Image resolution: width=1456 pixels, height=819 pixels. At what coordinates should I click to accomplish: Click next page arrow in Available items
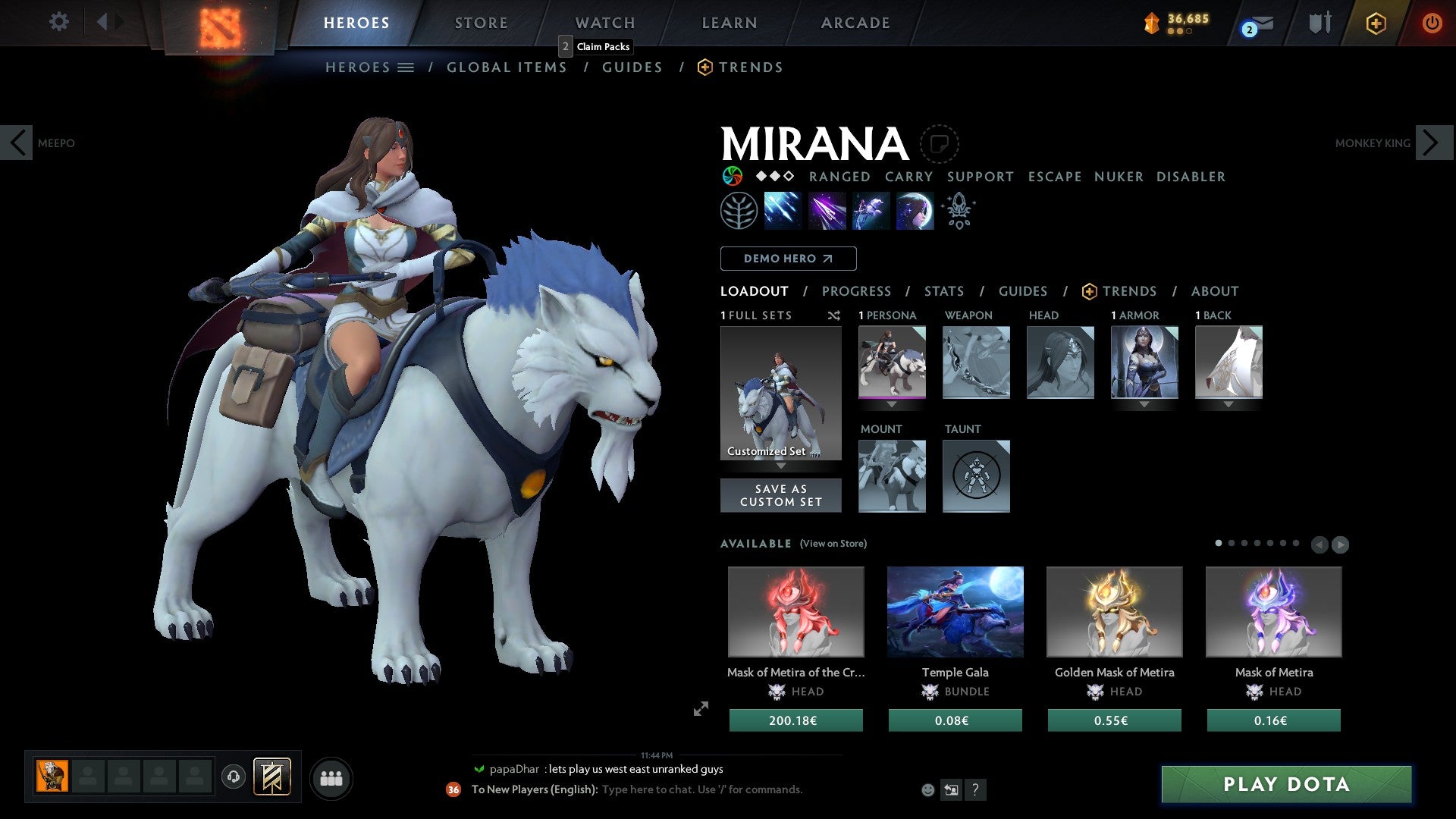(x=1341, y=544)
